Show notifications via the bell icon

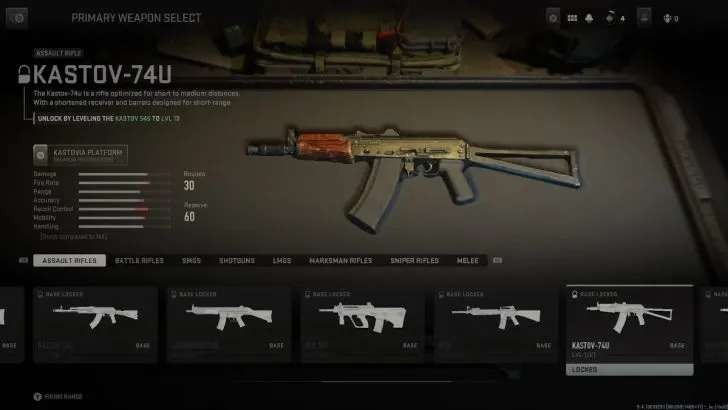click(590, 18)
